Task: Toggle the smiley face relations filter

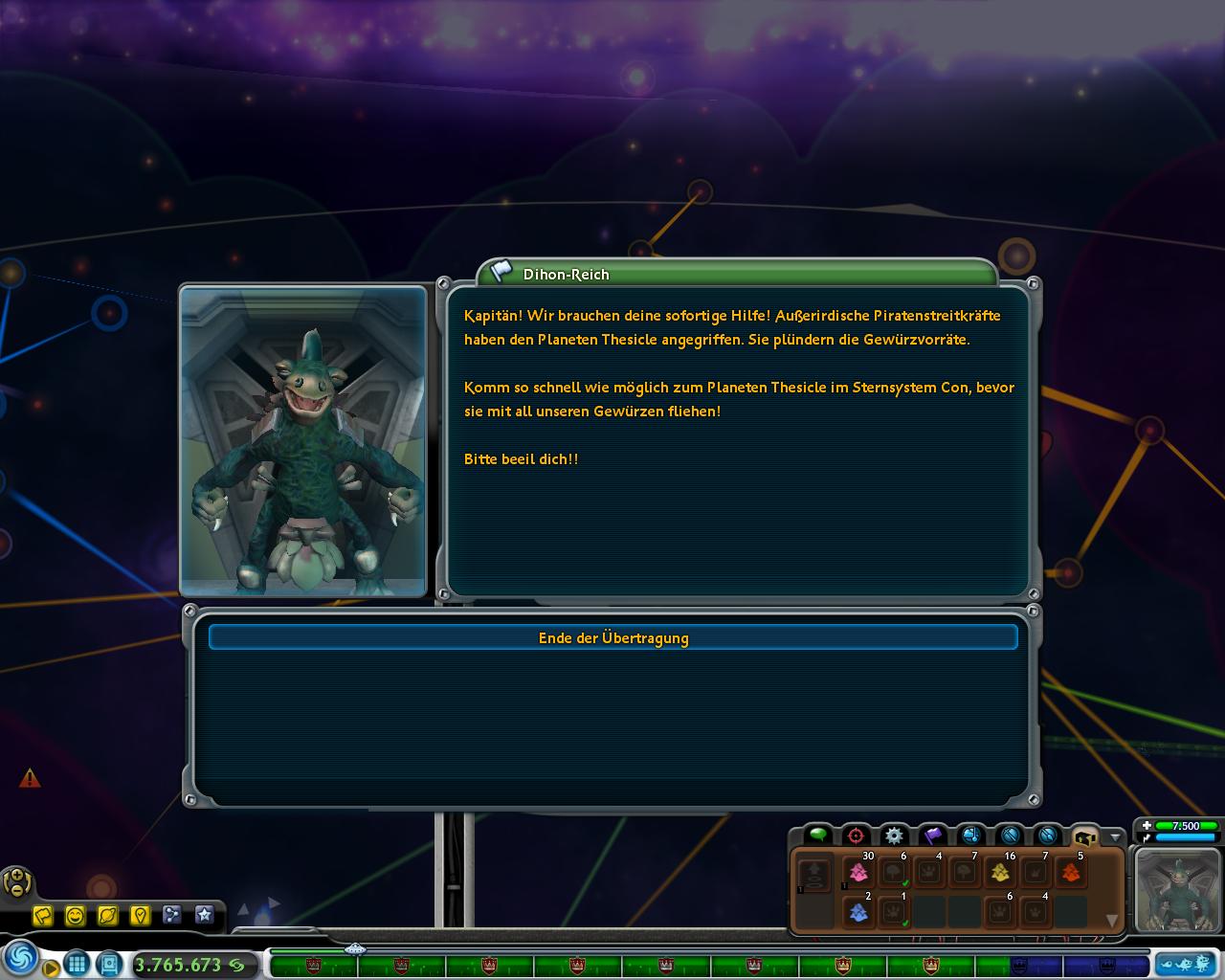Action: (x=75, y=916)
